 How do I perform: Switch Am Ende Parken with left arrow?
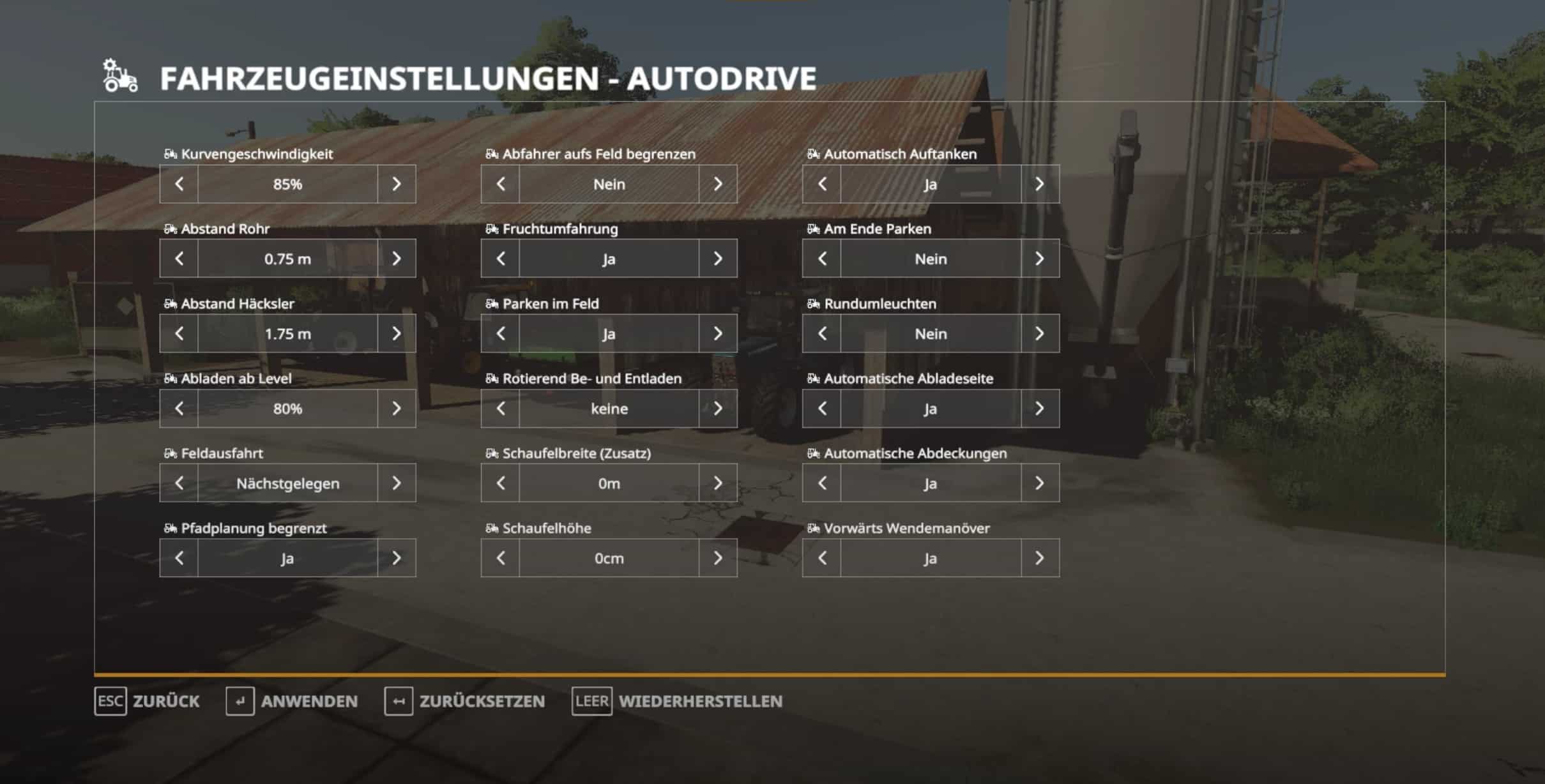[822, 259]
